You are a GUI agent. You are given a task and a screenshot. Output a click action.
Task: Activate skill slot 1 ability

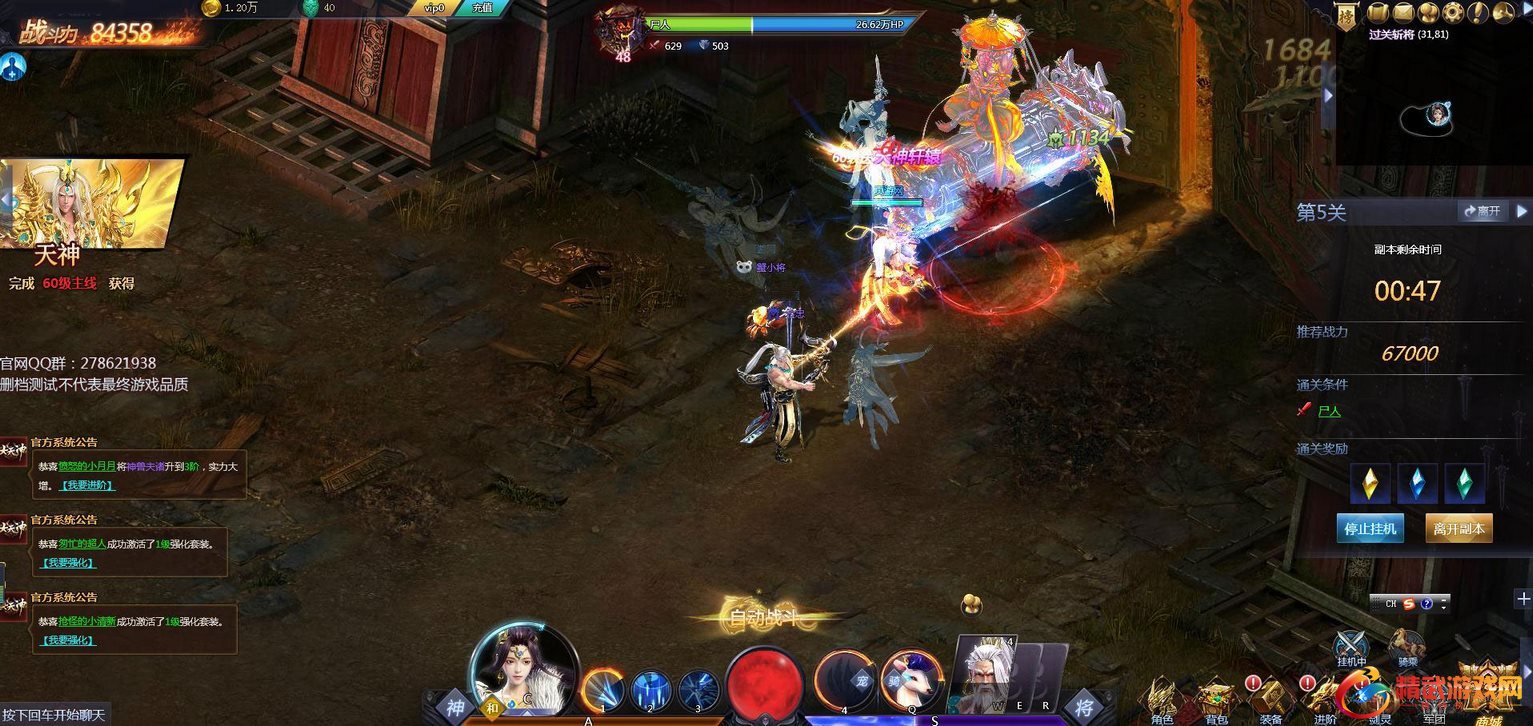(x=602, y=689)
